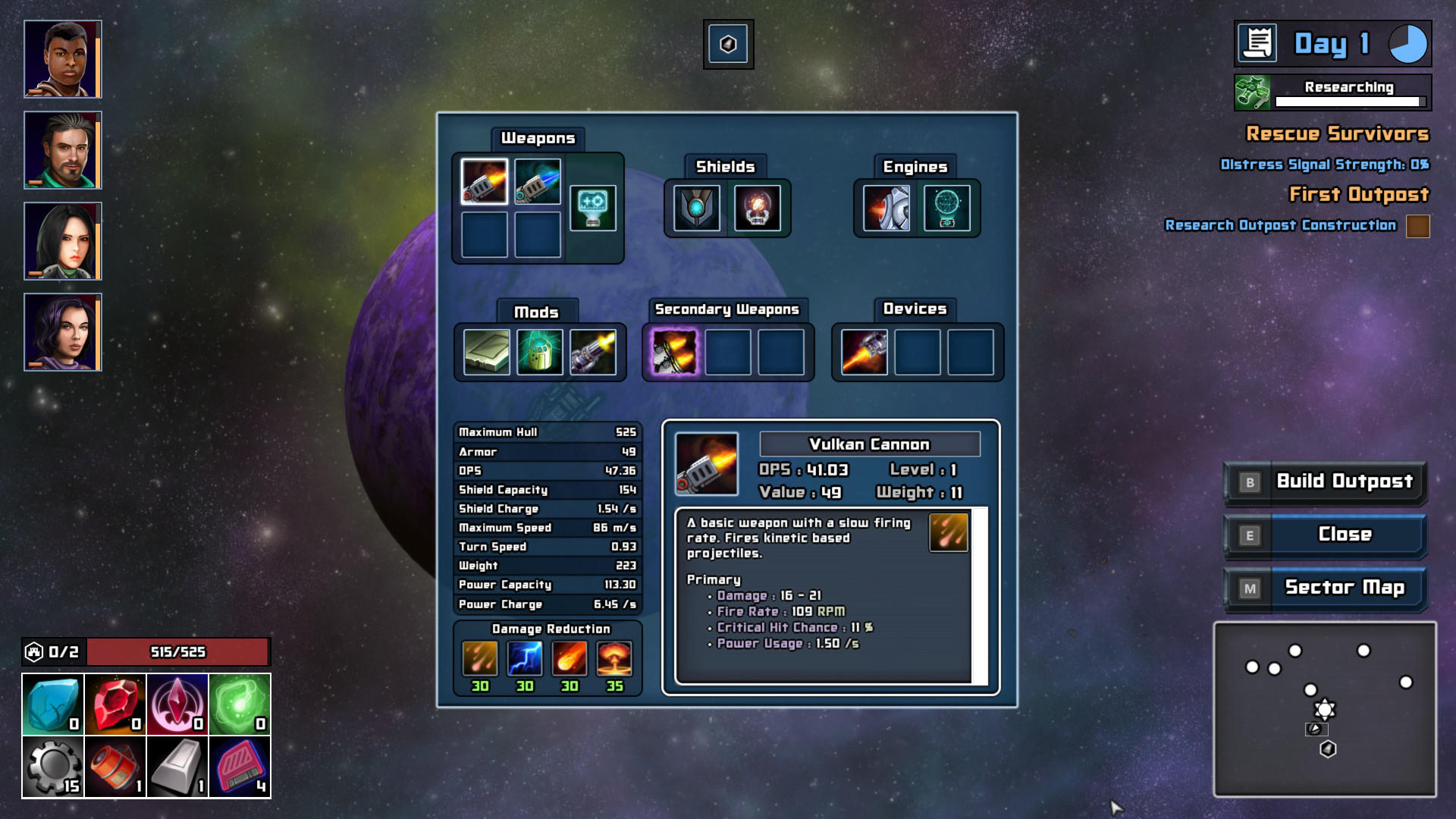Select the armor plating mod
Image resolution: width=1456 pixels, height=819 pixels.
click(486, 351)
